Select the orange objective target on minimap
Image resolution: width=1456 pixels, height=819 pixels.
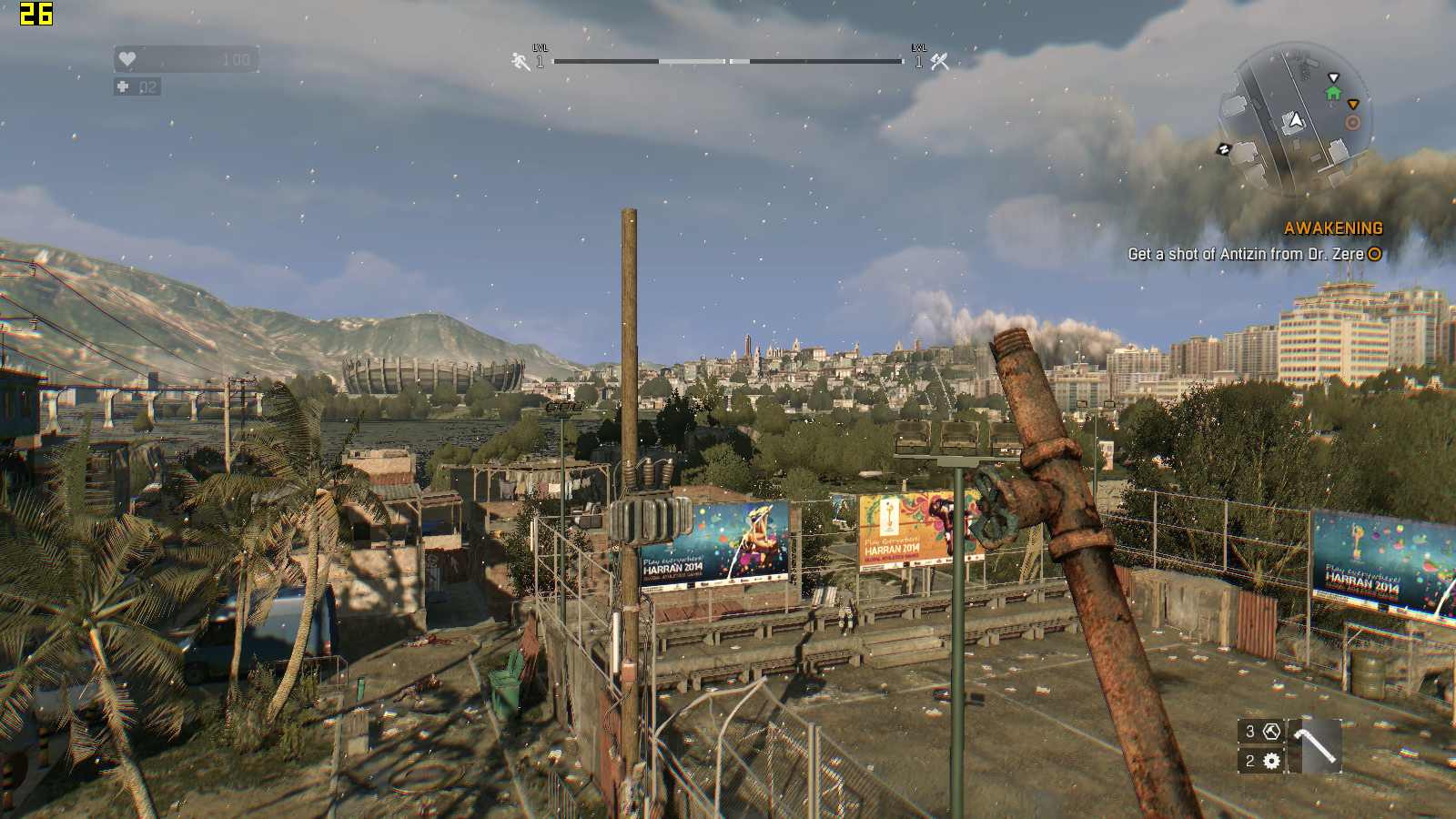pyautogui.click(x=1353, y=123)
